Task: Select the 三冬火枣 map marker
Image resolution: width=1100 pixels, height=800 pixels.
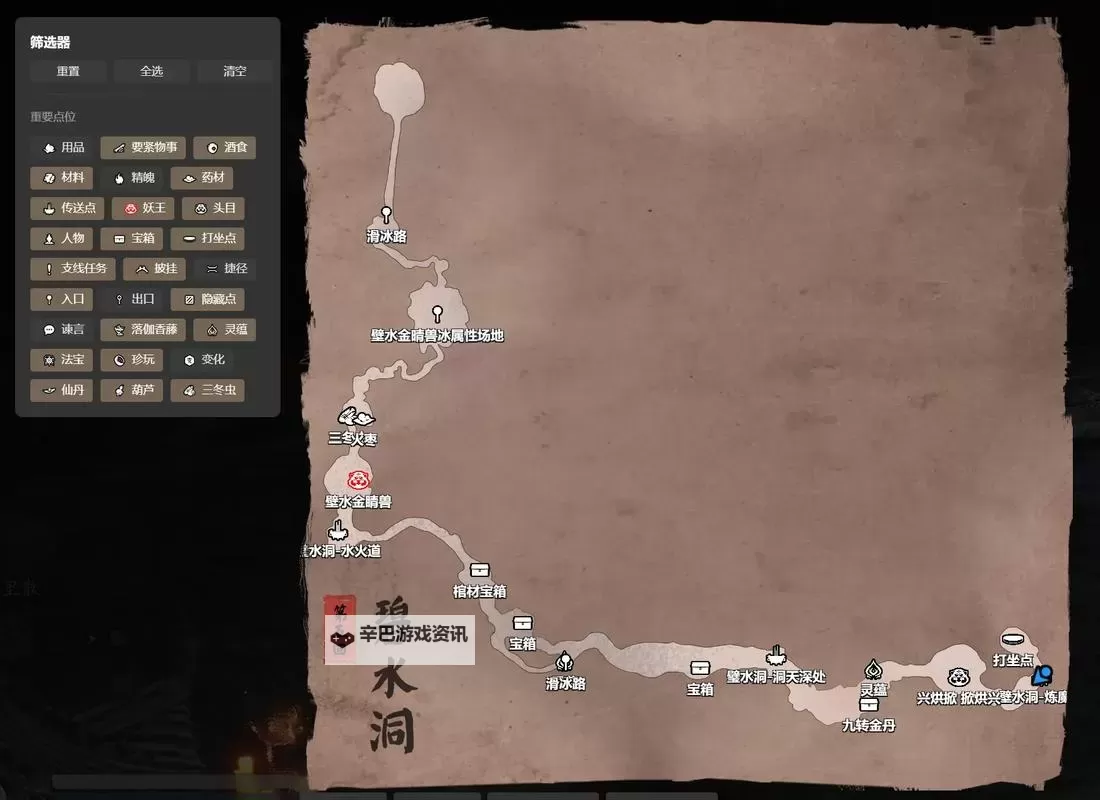Action: pyautogui.click(x=352, y=416)
